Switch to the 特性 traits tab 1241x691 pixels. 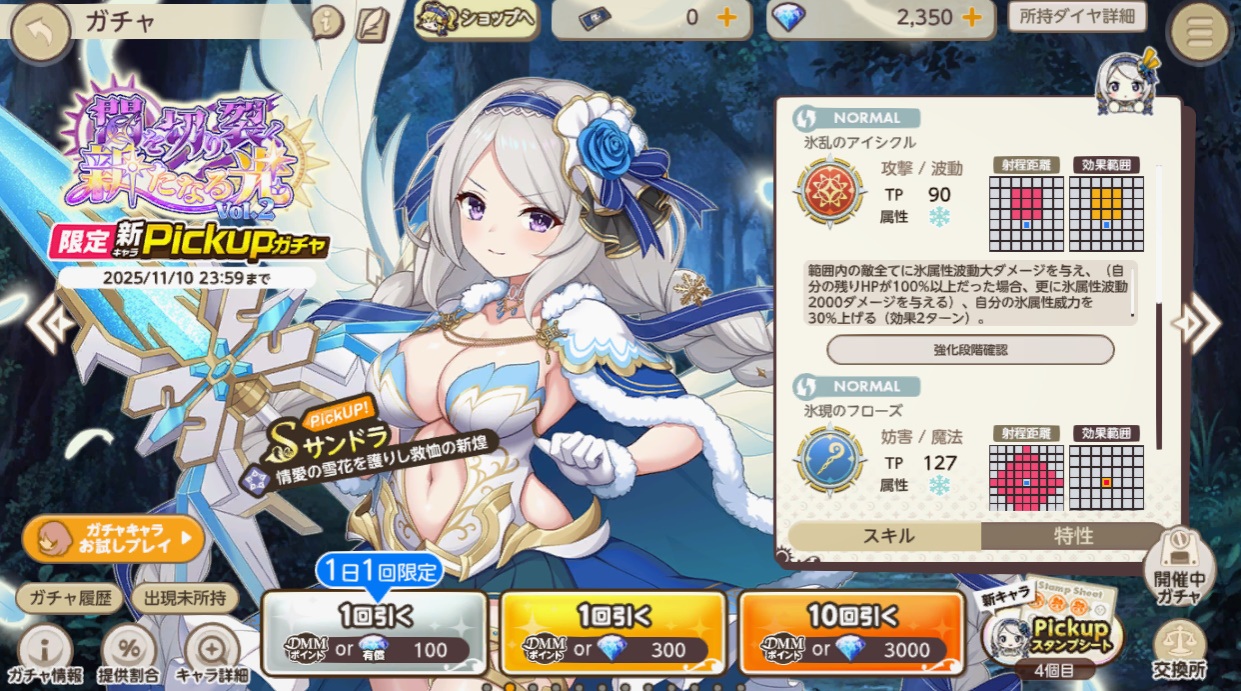coord(1073,536)
